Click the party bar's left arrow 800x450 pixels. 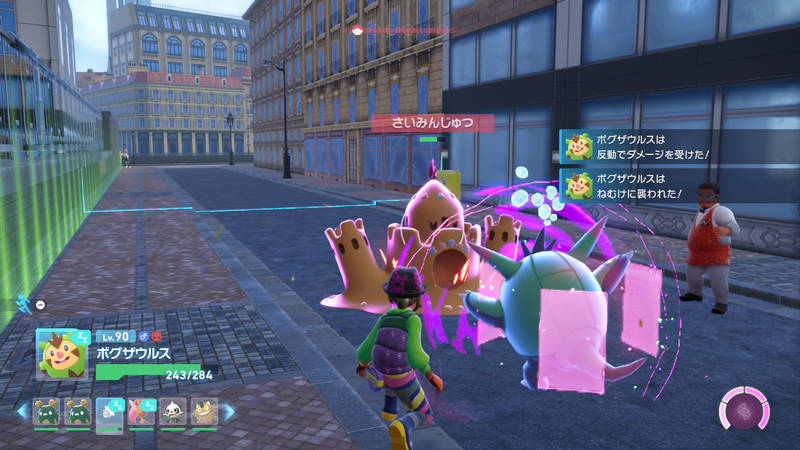click(x=22, y=411)
